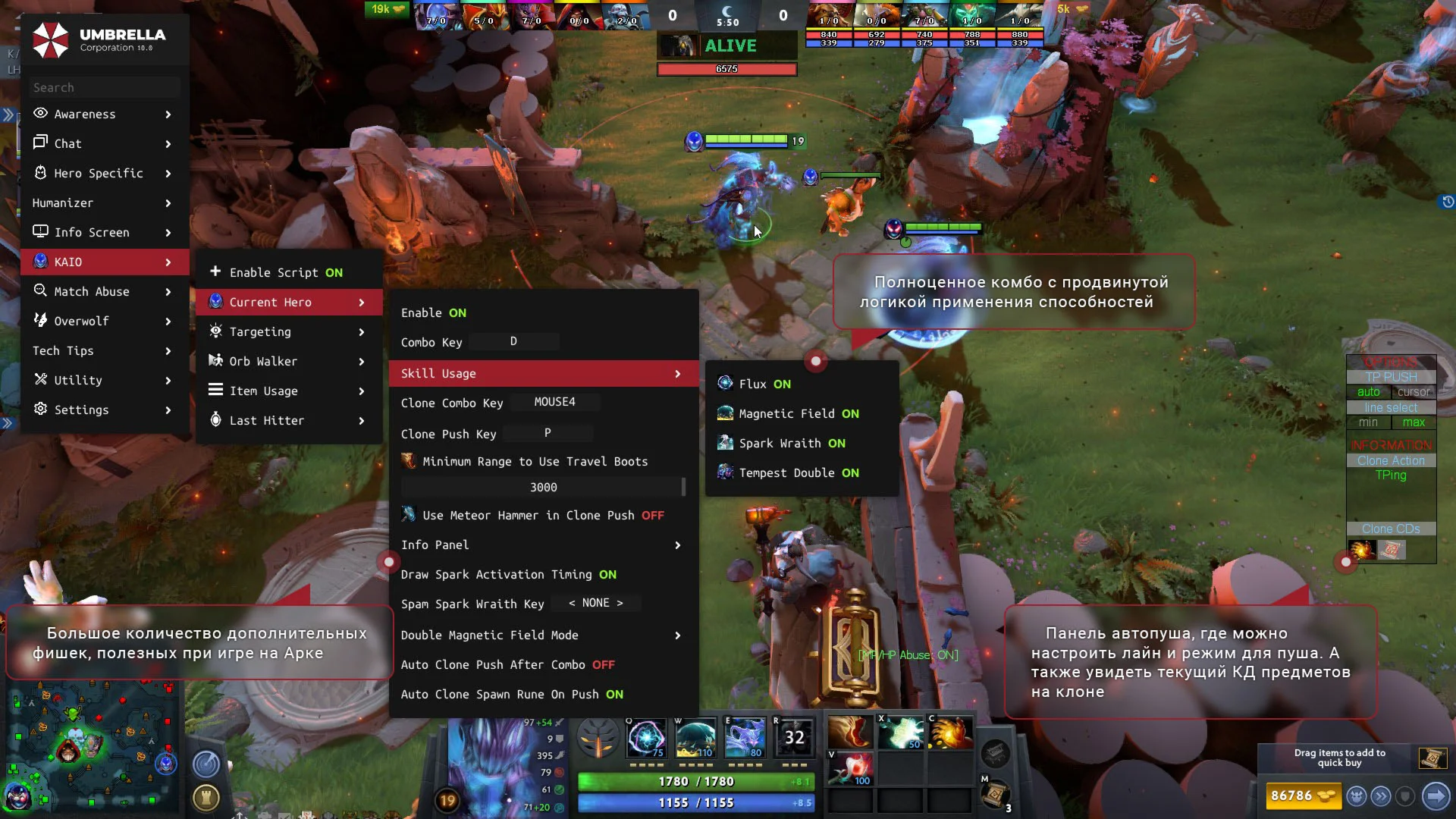Viewport: 1456px width, 819px height.
Task: Click the Clone CDs button
Action: click(x=1391, y=529)
